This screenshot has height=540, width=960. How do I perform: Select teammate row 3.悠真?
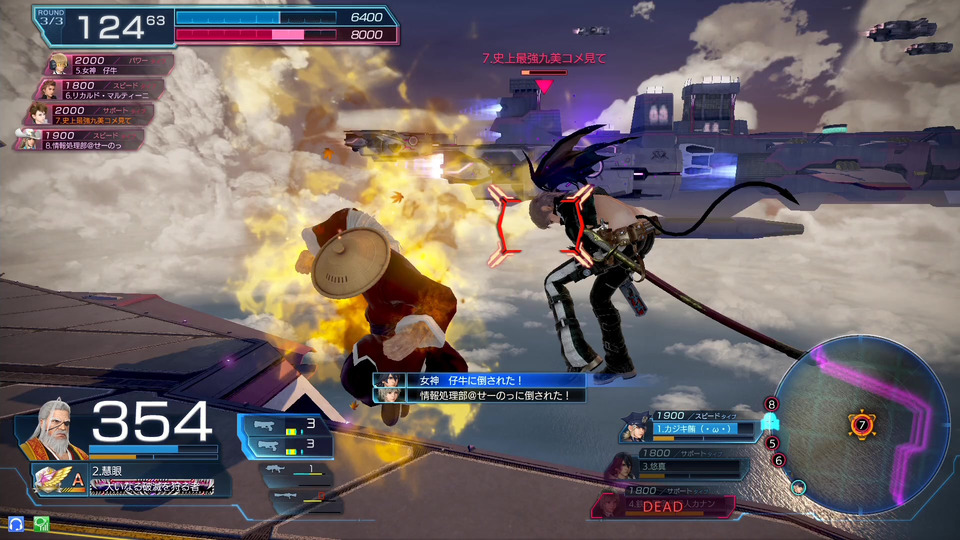tap(680, 464)
